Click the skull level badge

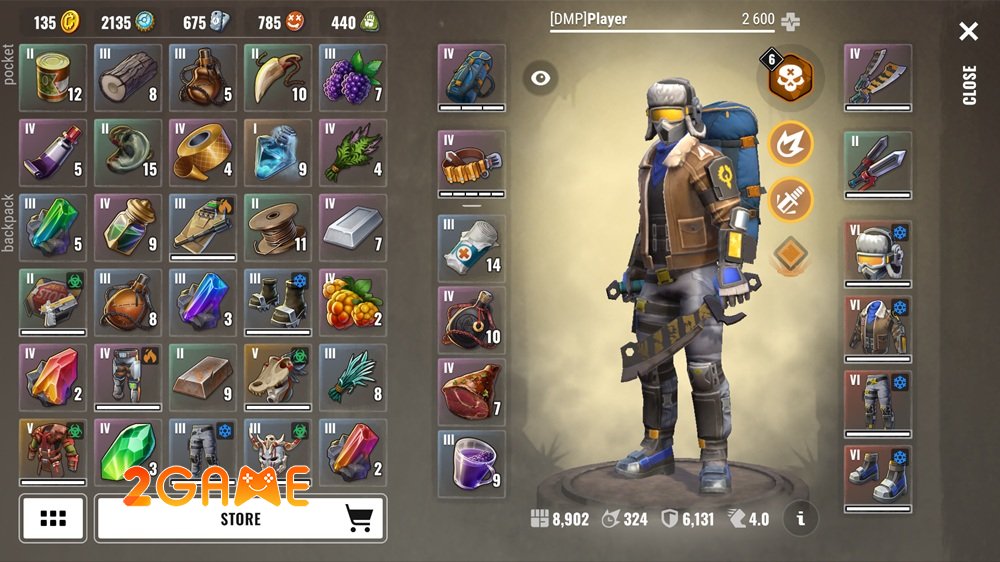[789, 78]
